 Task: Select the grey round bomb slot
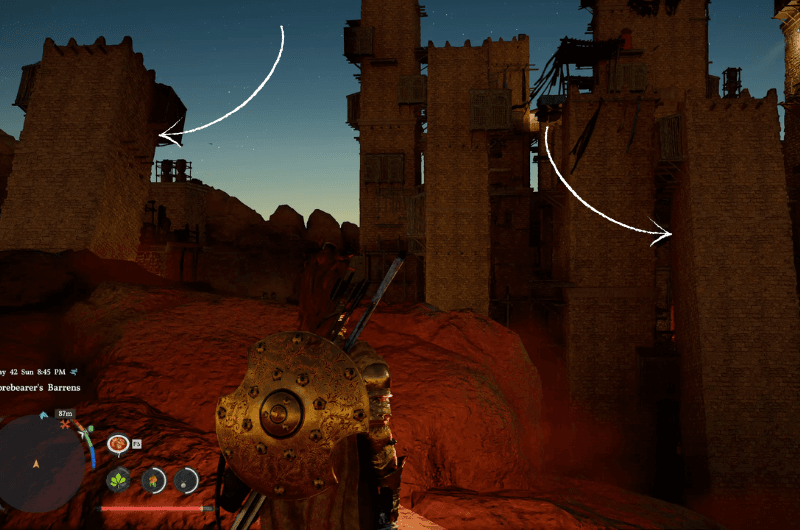pyautogui.click(x=185, y=480)
